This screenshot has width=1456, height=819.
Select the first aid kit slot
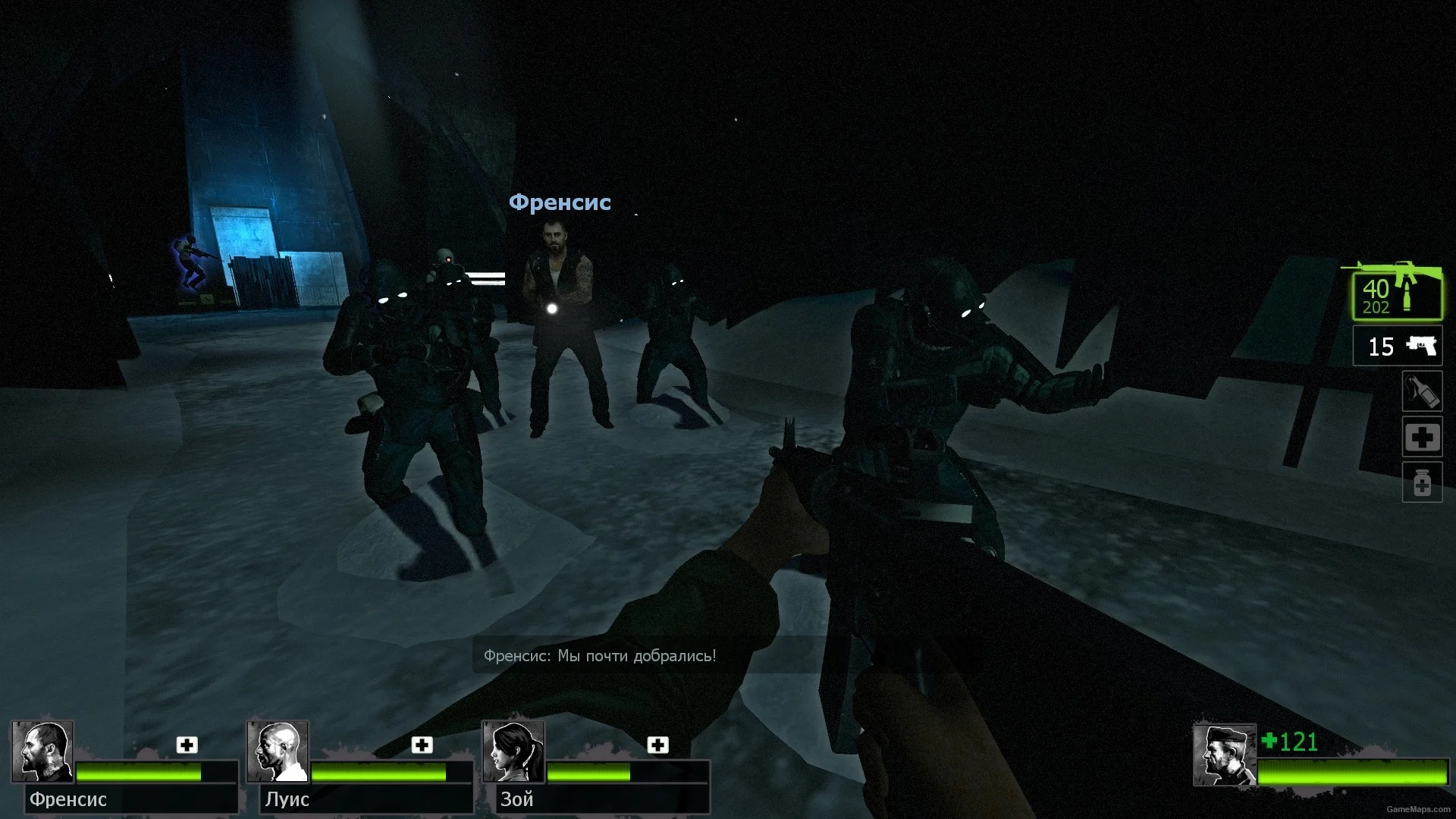coord(1422,437)
